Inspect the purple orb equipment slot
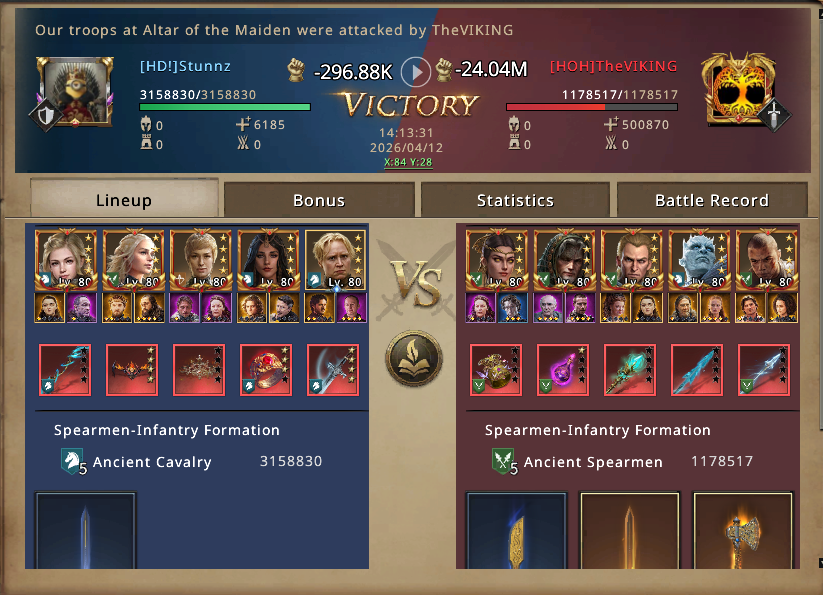This screenshot has width=823, height=595. pos(563,370)
